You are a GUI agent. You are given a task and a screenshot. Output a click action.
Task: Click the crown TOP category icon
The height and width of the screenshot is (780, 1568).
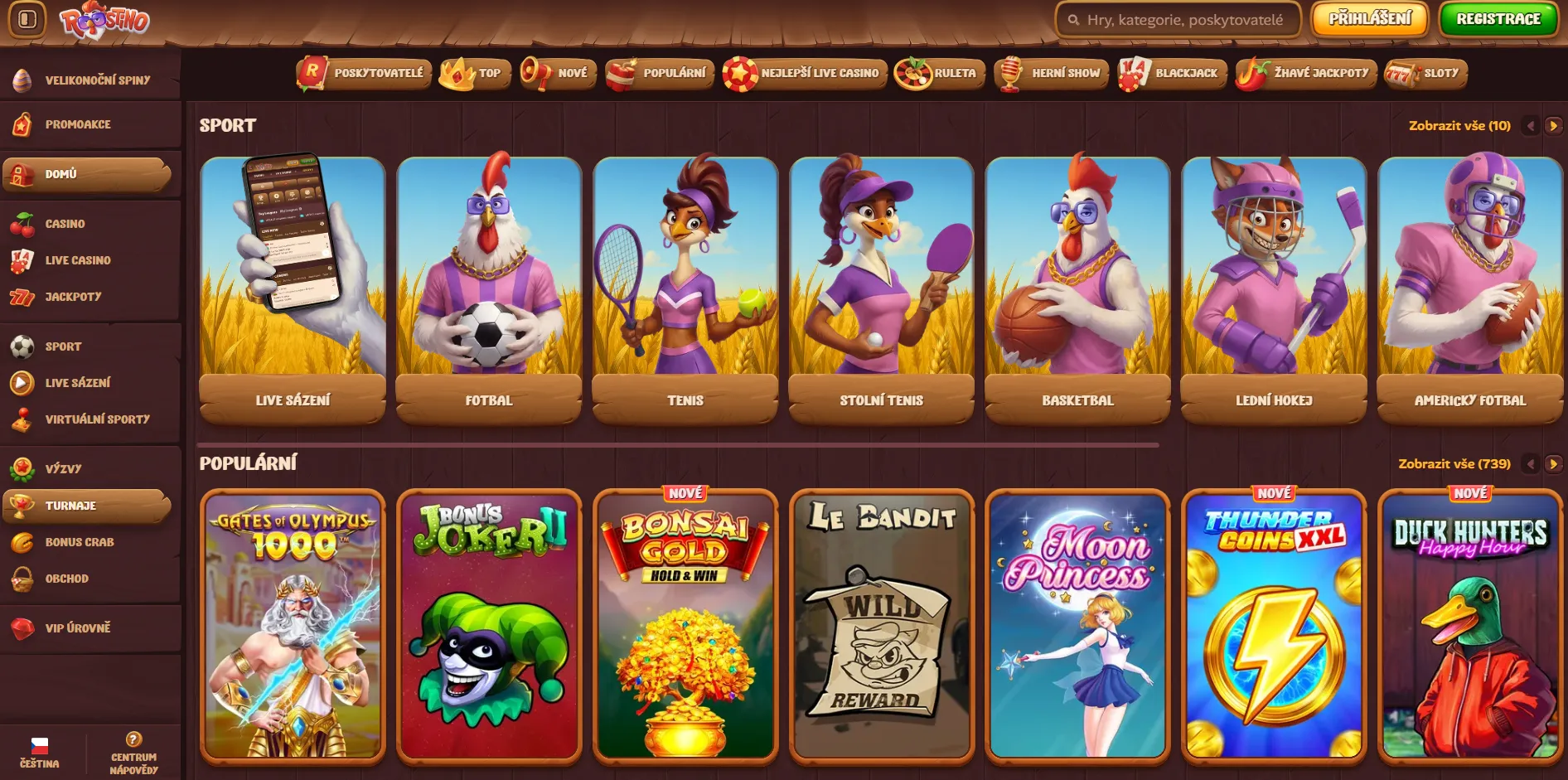tap(455, 73)
